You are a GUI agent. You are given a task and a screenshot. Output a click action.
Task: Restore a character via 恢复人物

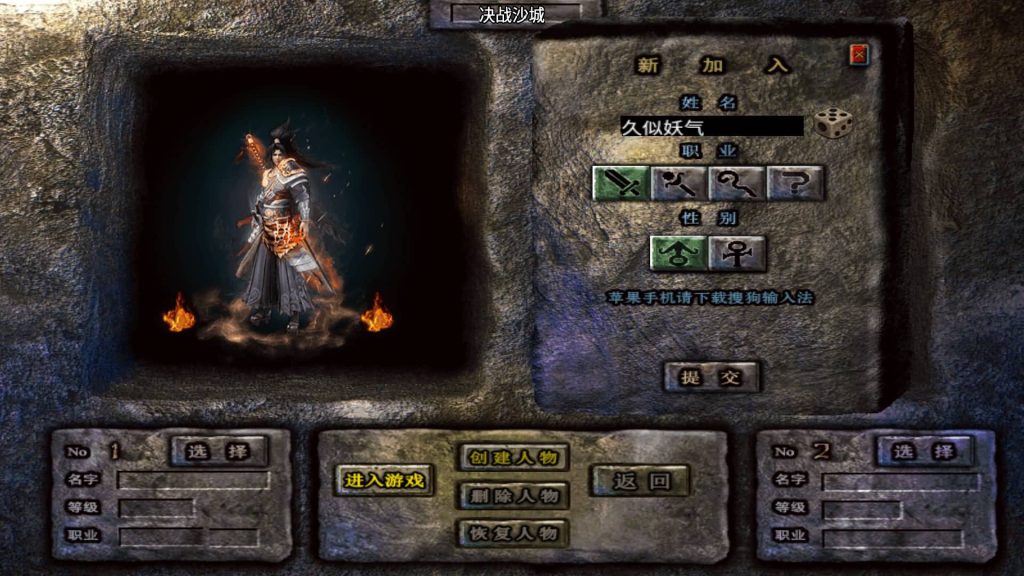[x=513, y=533]
